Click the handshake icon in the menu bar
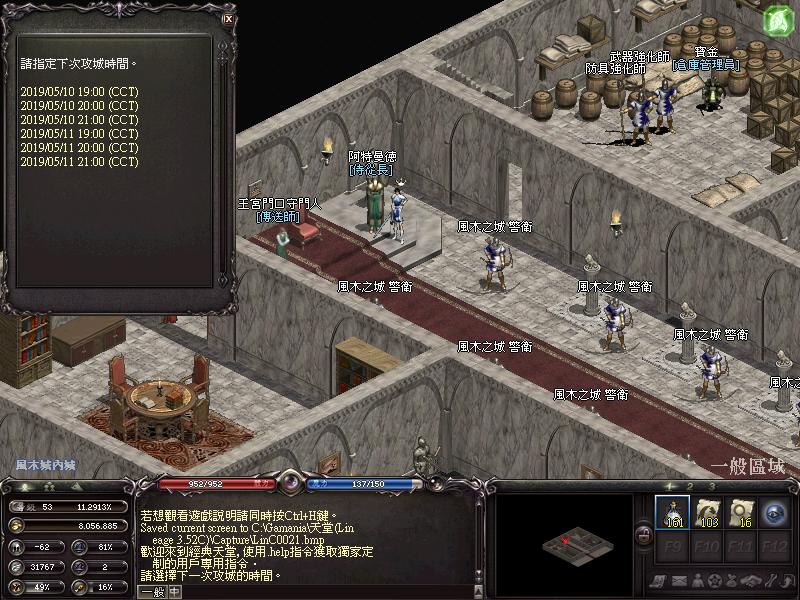800x600 pixels. (751, 581)
